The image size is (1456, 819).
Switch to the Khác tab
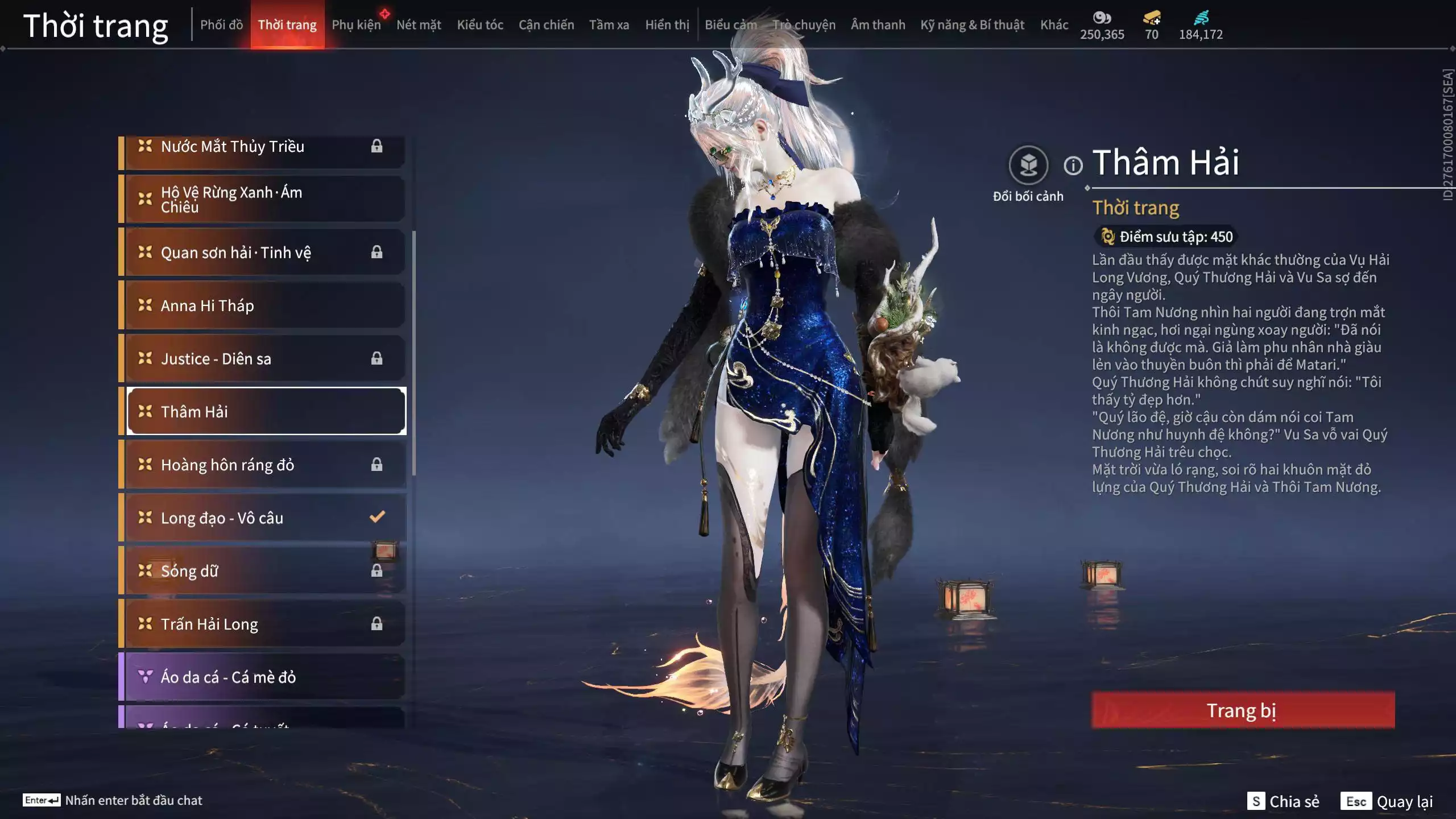pyautogui.click(x=1054, y=25)
